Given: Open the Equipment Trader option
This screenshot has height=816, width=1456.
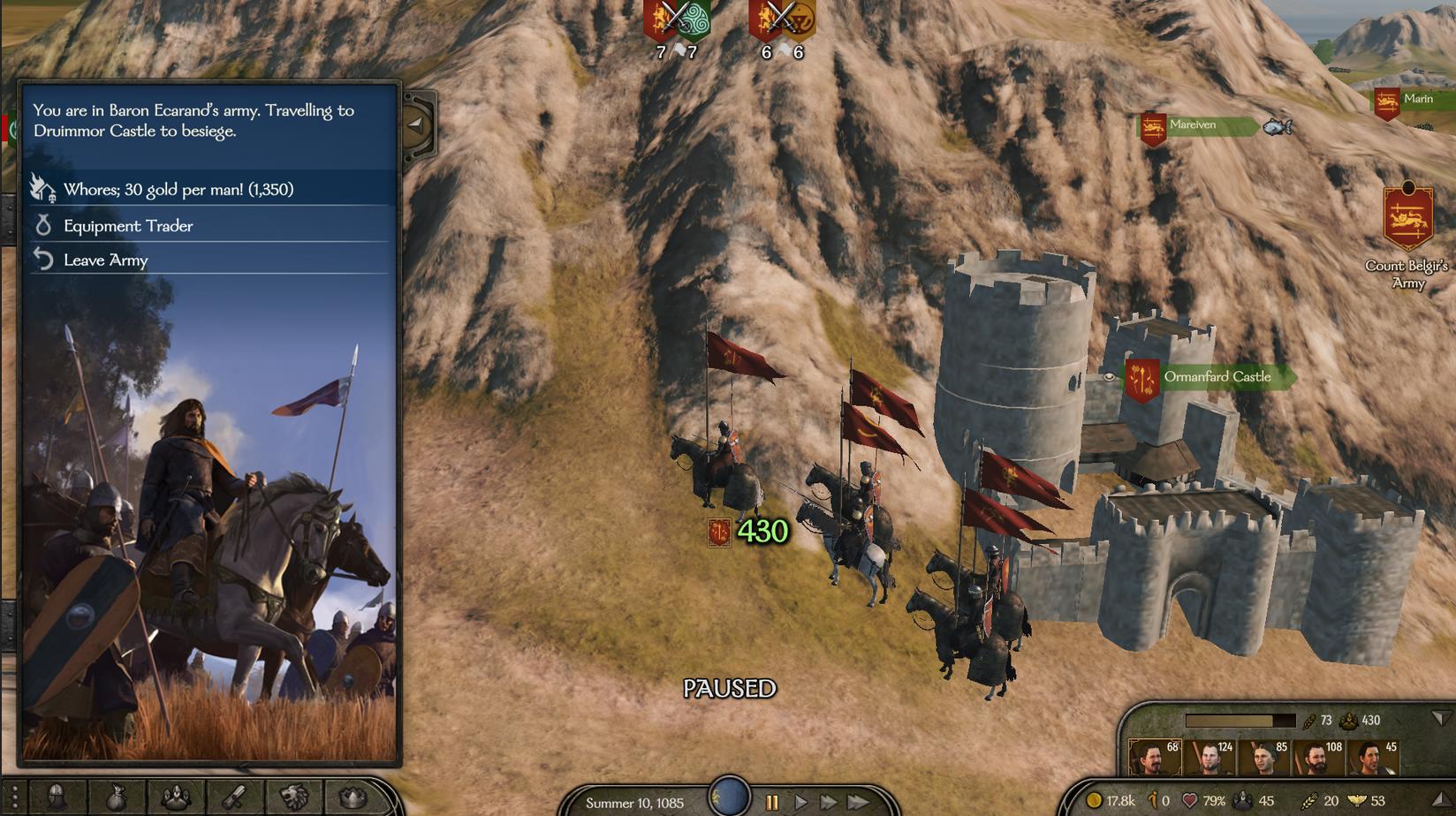Looking at the screenshot, I should [x=128, y=226].
